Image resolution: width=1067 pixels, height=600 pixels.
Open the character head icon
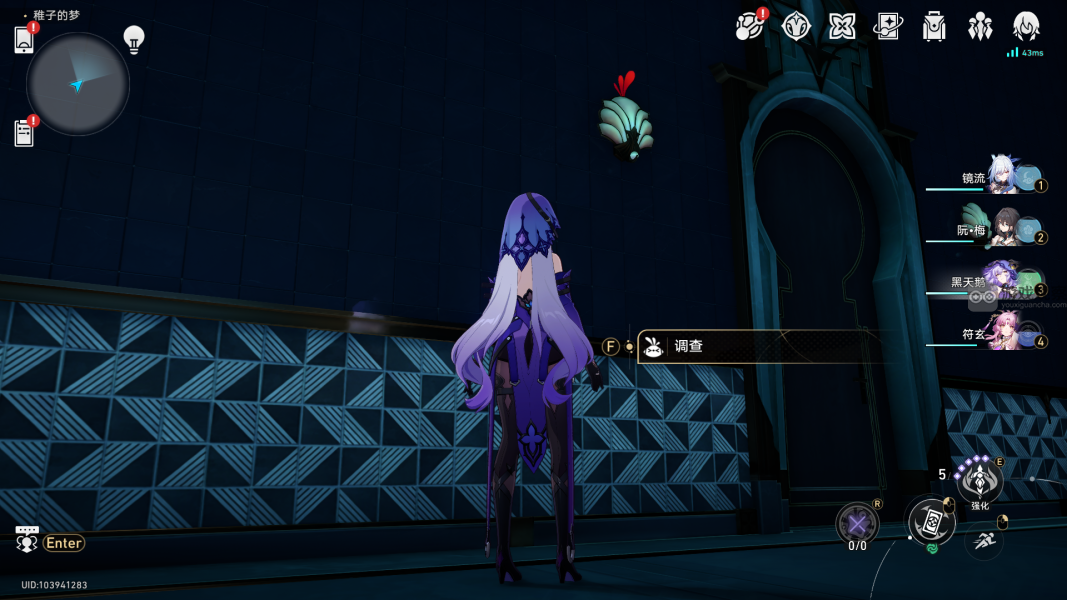point(1026,27)
